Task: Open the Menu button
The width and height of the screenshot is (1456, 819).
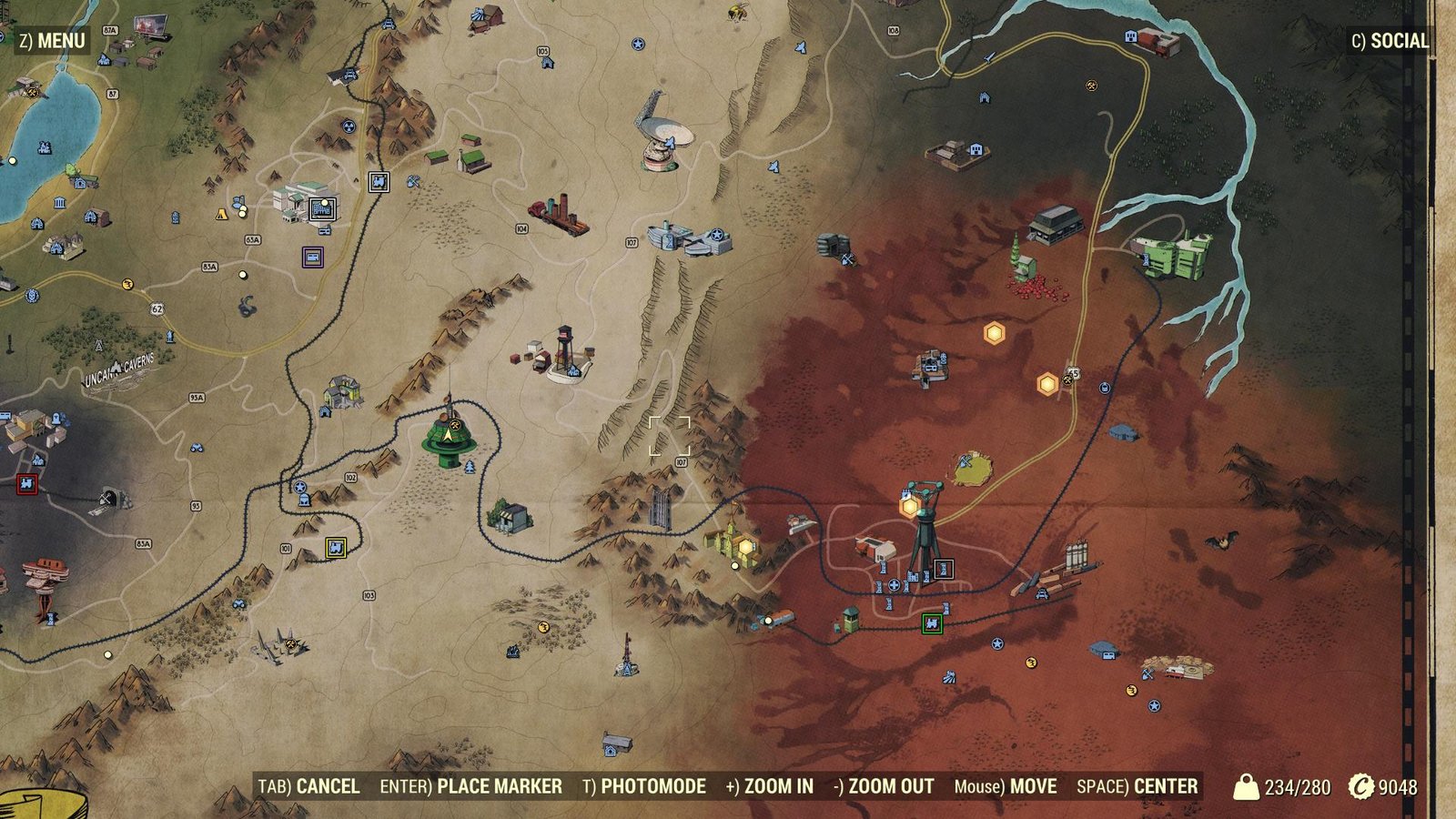Action: point(53,41)
